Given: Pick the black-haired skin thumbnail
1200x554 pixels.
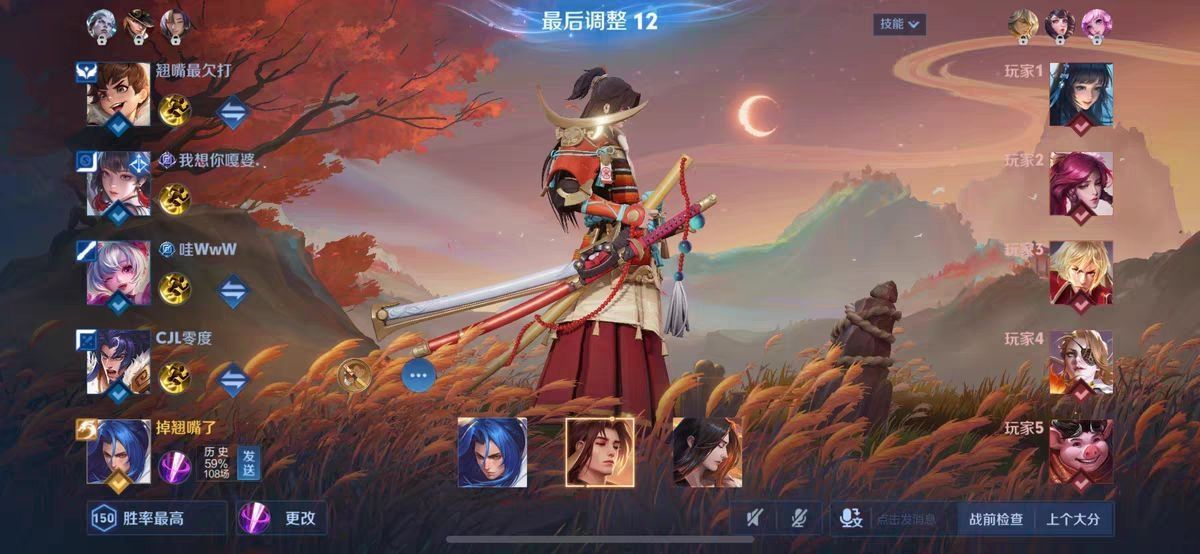Looking at the screenshot, I should [x=707, y=452].
